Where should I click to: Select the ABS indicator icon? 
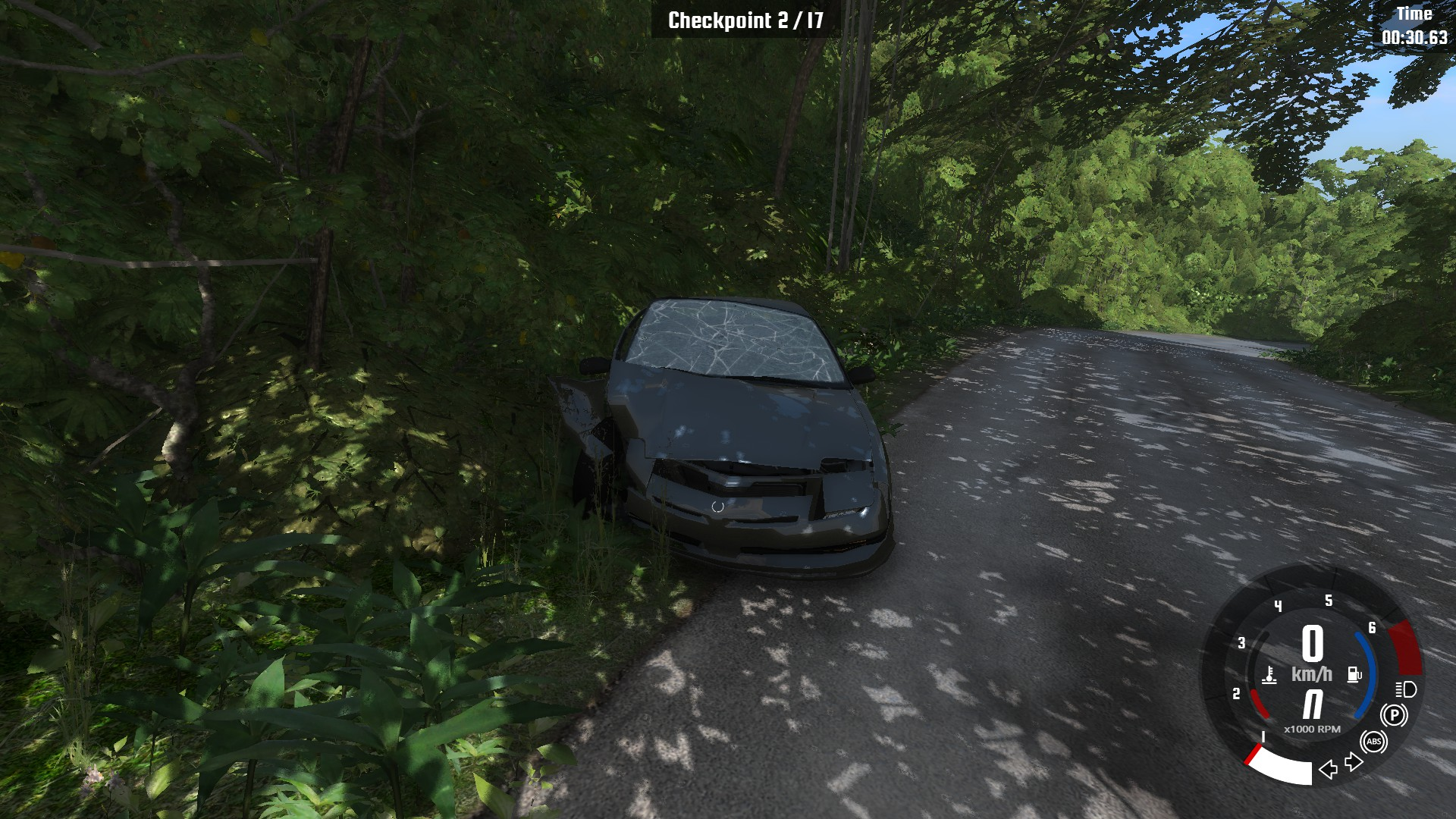[x=1373, y=742]
